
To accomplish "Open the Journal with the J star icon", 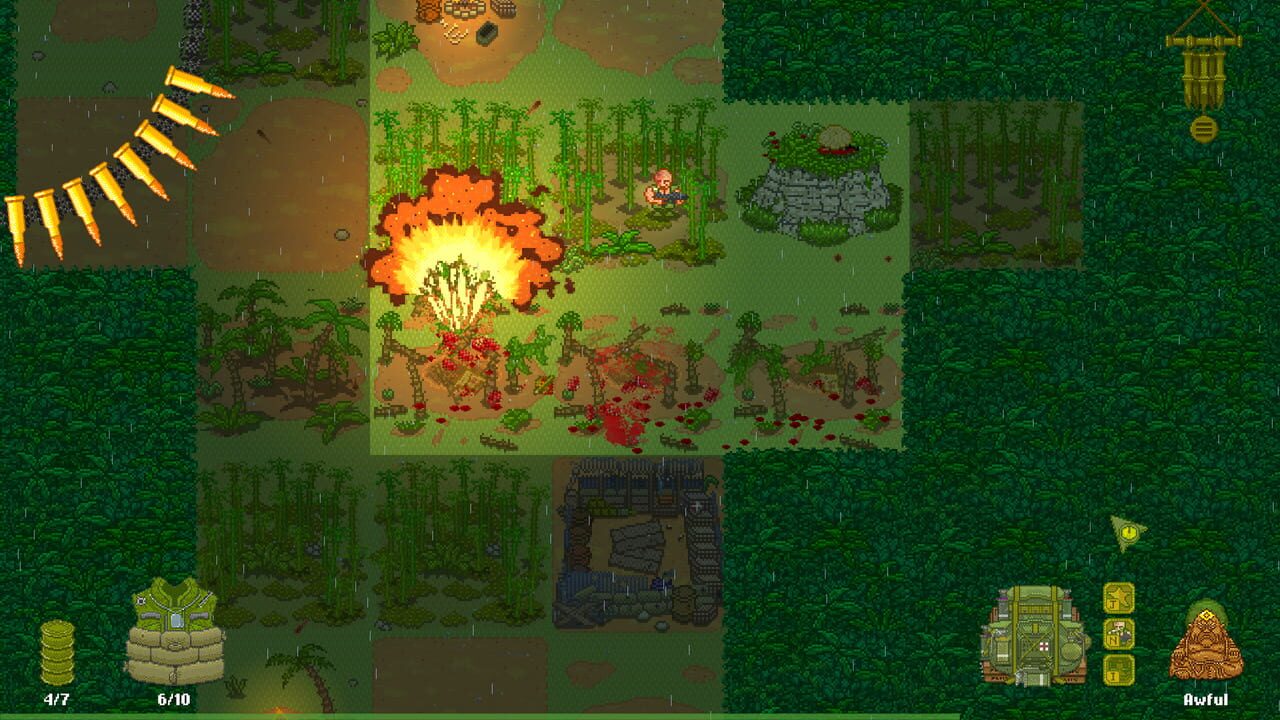I will 1117,598.
